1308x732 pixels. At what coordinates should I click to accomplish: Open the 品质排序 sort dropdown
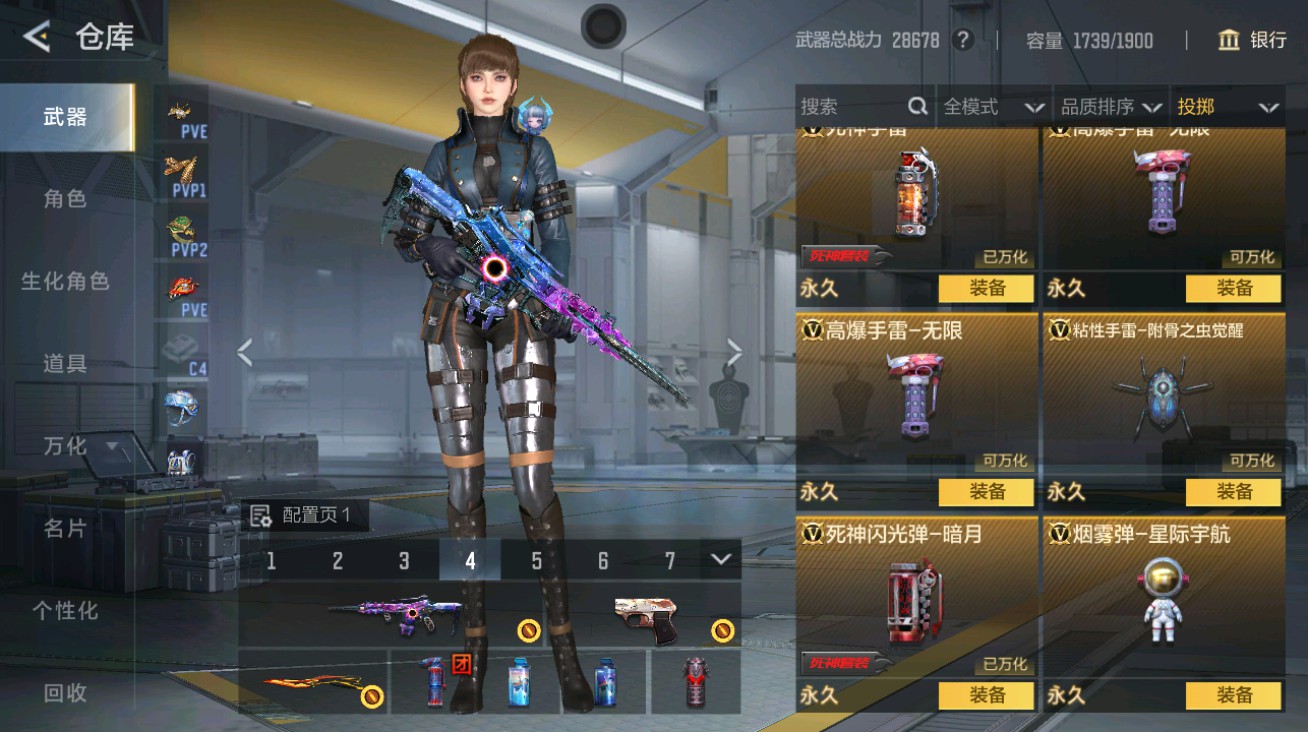click(1111, 107)
